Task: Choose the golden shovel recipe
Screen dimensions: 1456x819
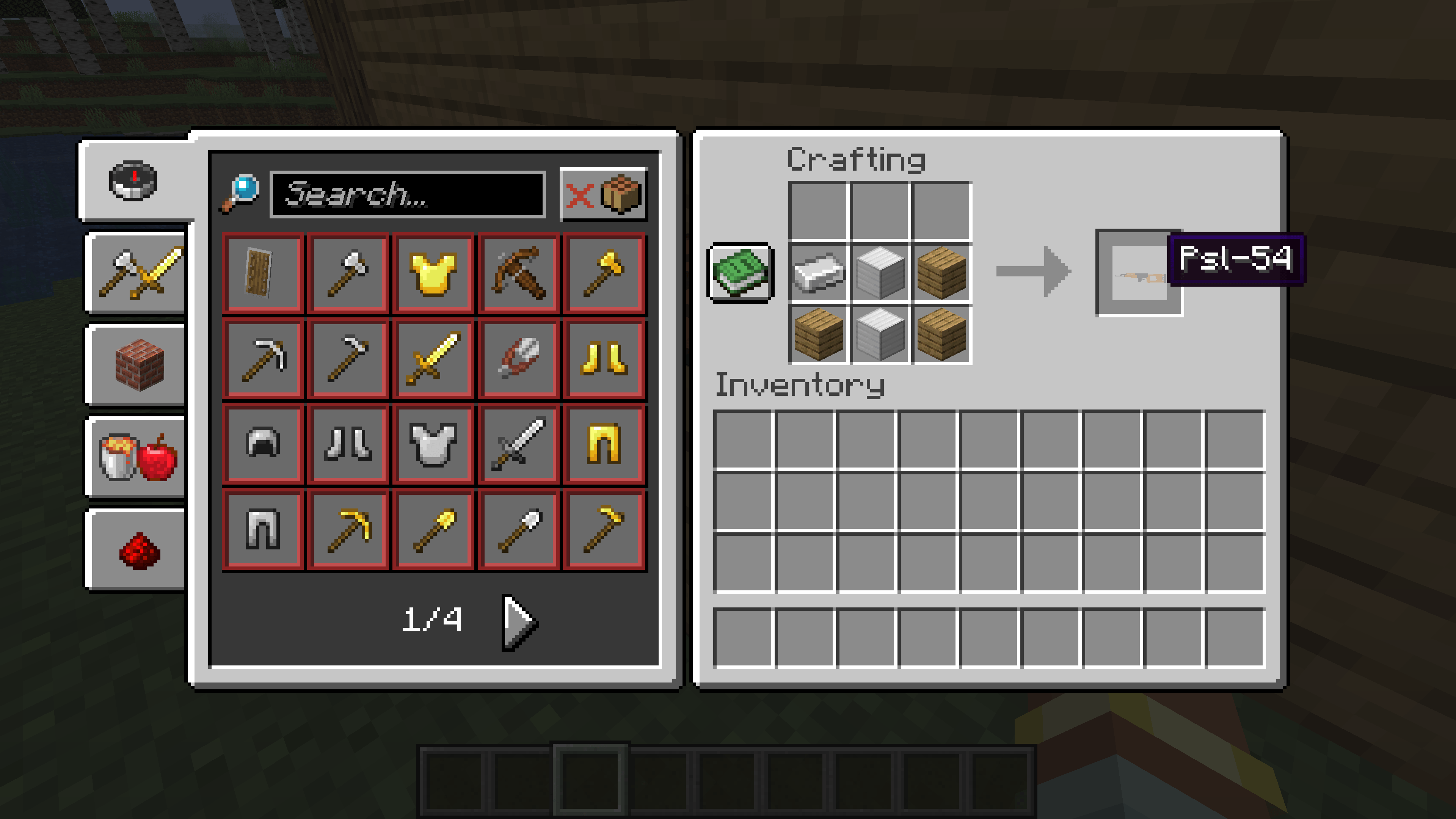Action: pos(432,529)
